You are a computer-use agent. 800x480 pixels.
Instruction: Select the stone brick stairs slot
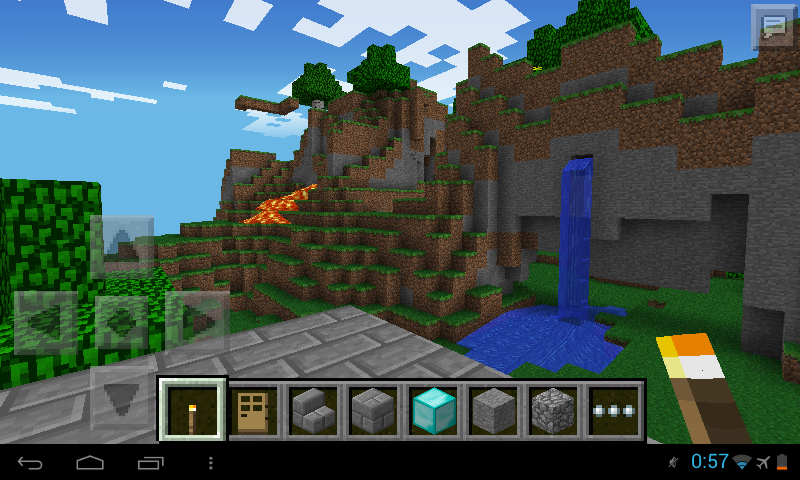click(x=312, y=409)
